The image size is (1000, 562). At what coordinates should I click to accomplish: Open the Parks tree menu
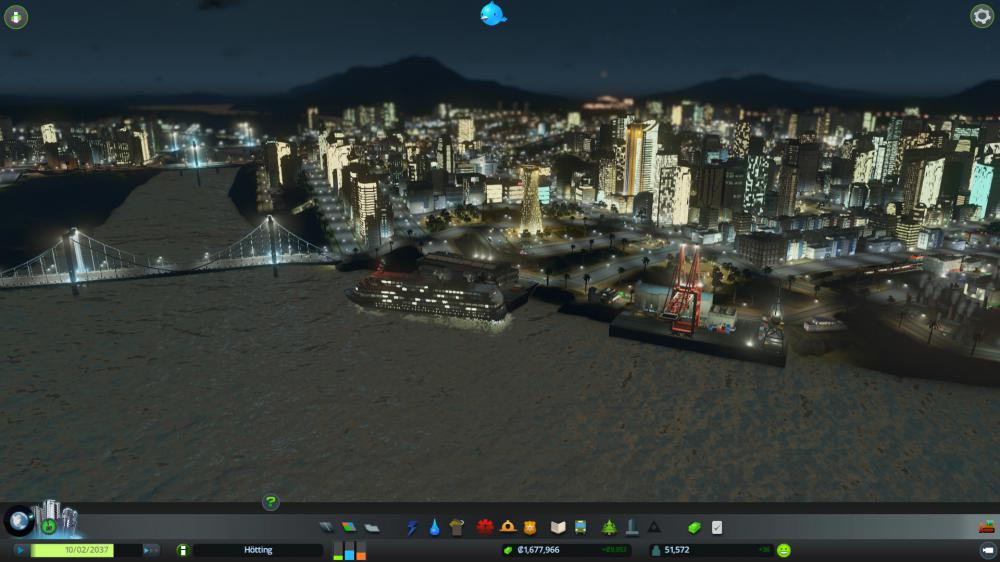click(609, 527)
